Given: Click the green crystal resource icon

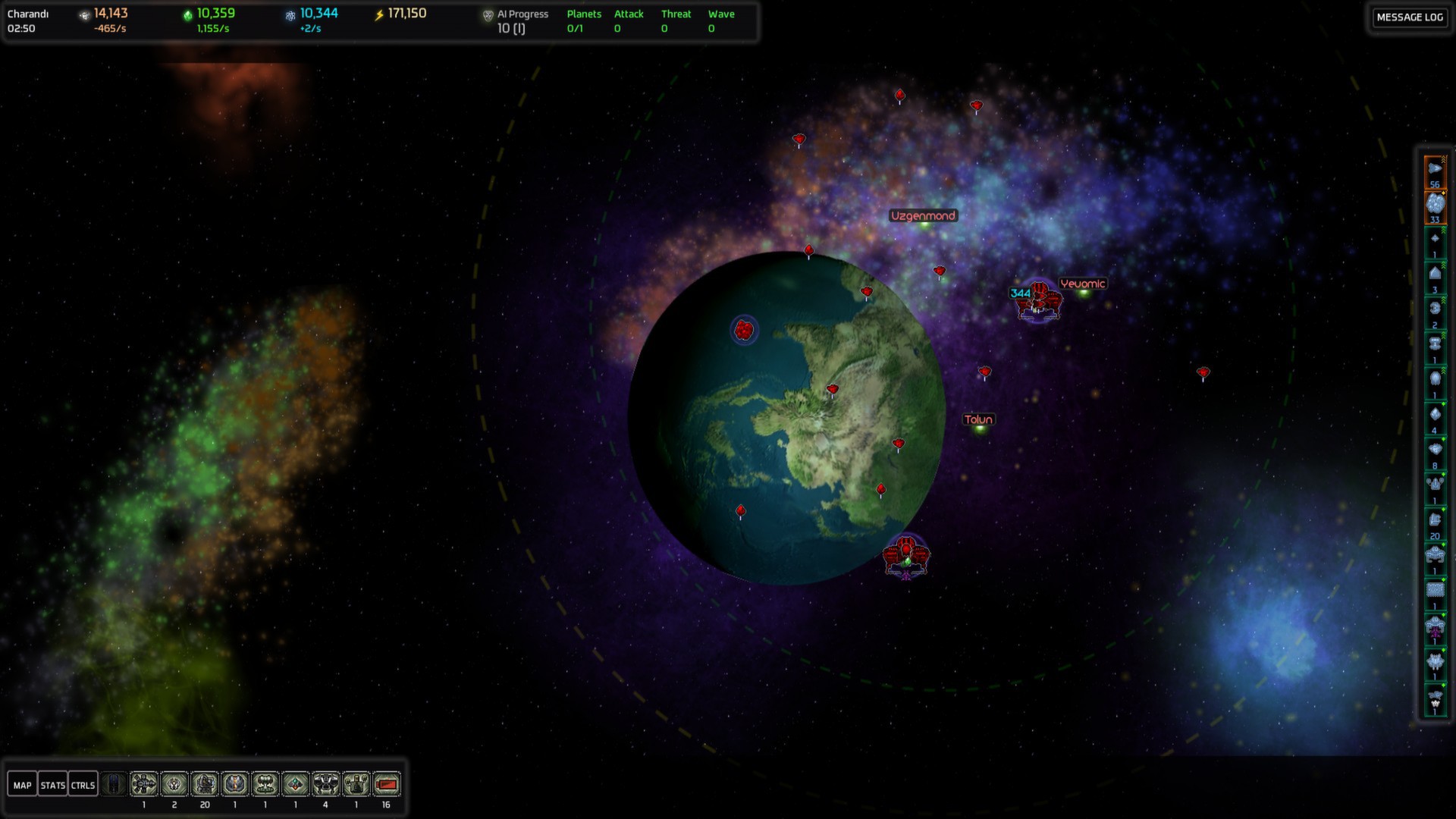Looking at the screenshot, I should tap(189, 14).
